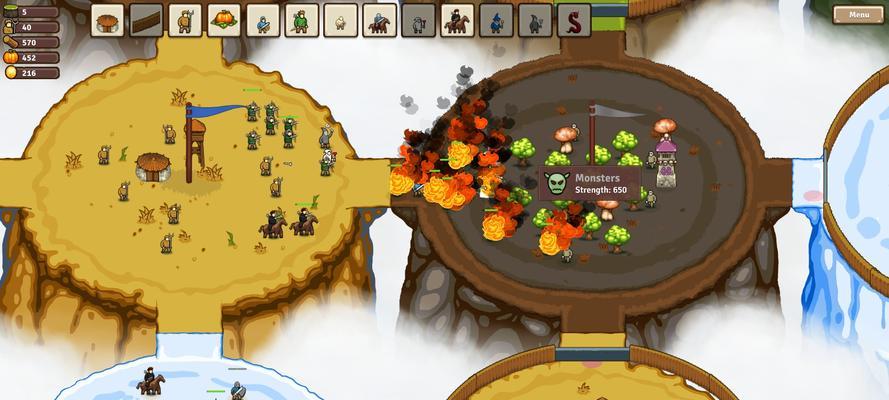Recruit the blue shield swordsman unit
Viewport: 889px width, 400px height.
tap(263, 20)
